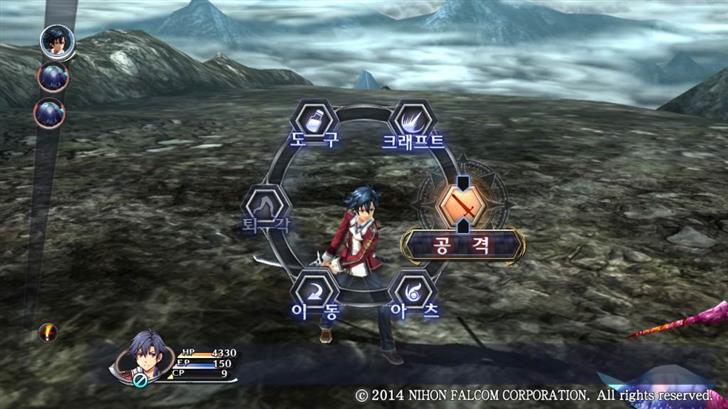The image size is (728, 409).
Task: Choose the 퇴각 (Retreat) command
Action: click(266, 207)
